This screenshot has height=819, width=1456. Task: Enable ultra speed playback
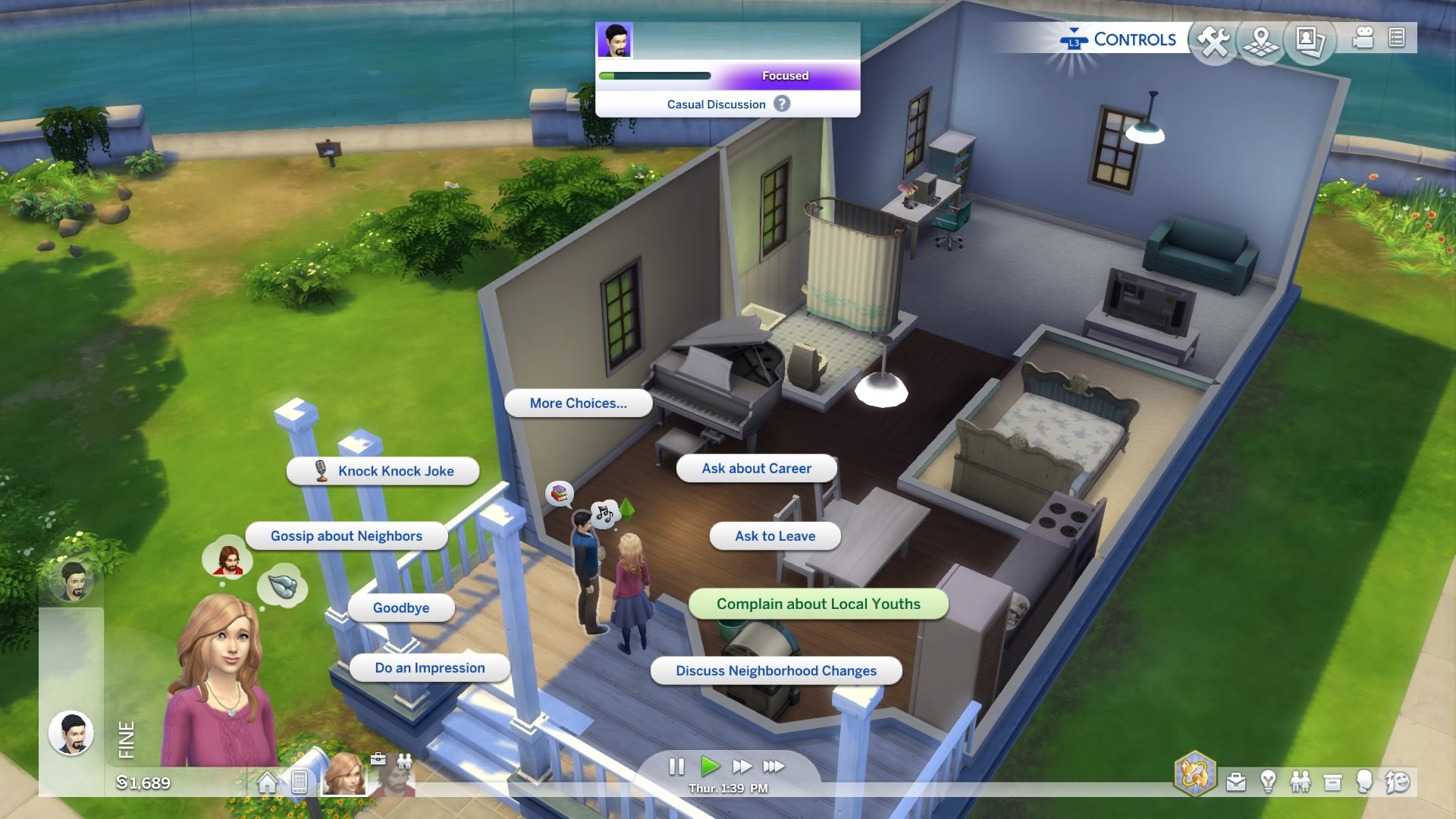click(773, 767)
